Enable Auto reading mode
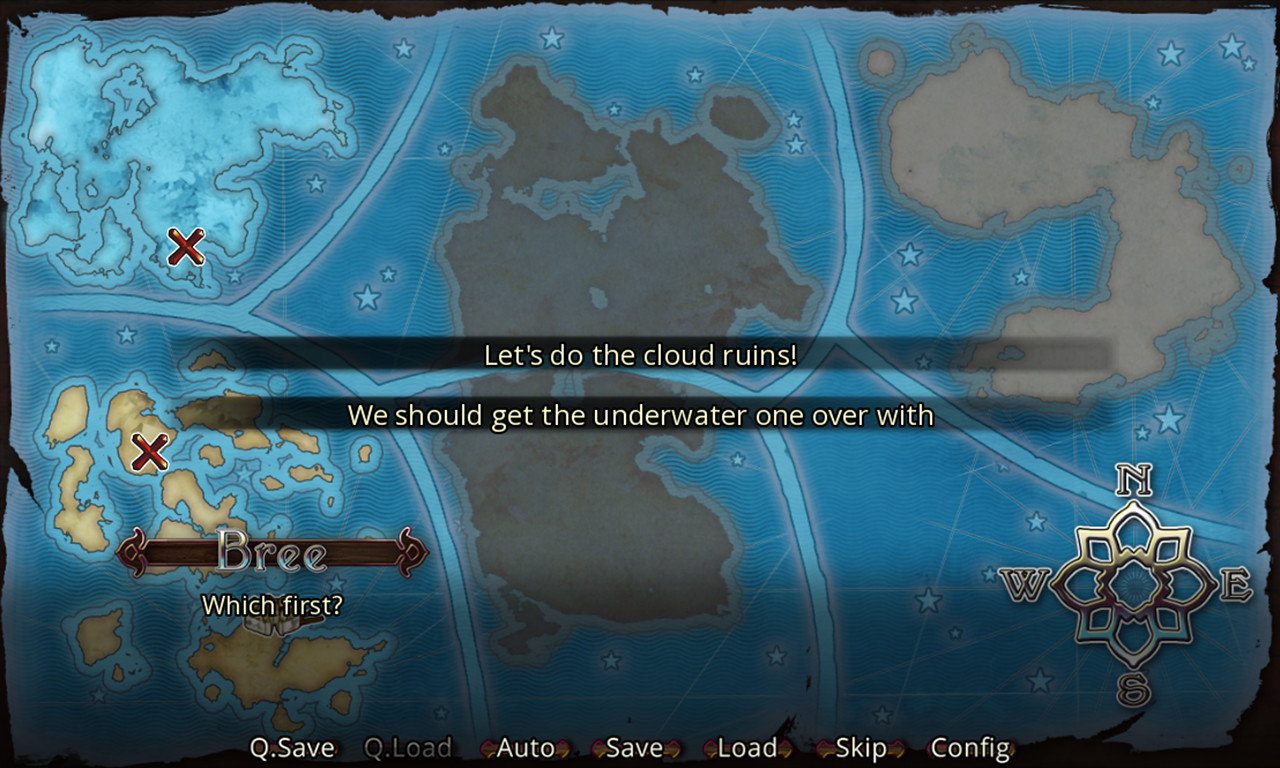This screenshot has height=768, width=1280. (x=525, y=747)
